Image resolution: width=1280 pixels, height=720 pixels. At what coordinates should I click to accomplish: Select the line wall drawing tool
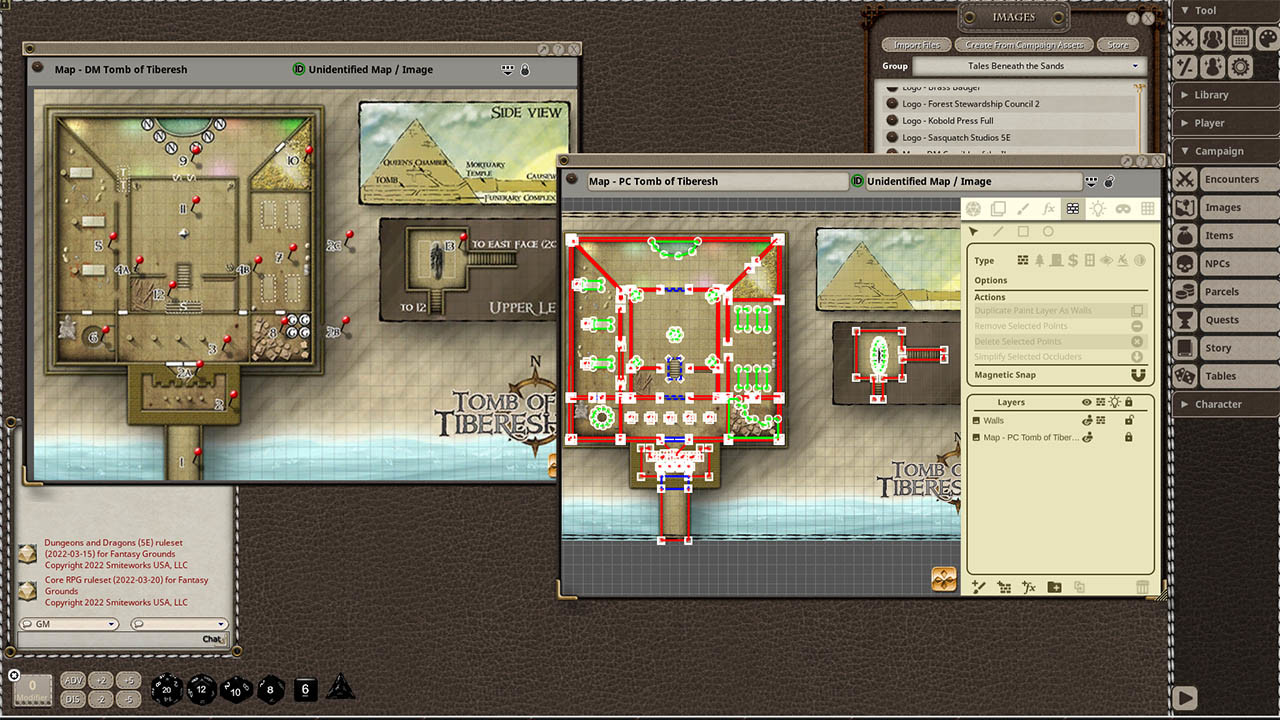pyautogui.click(x=998, y=231)
